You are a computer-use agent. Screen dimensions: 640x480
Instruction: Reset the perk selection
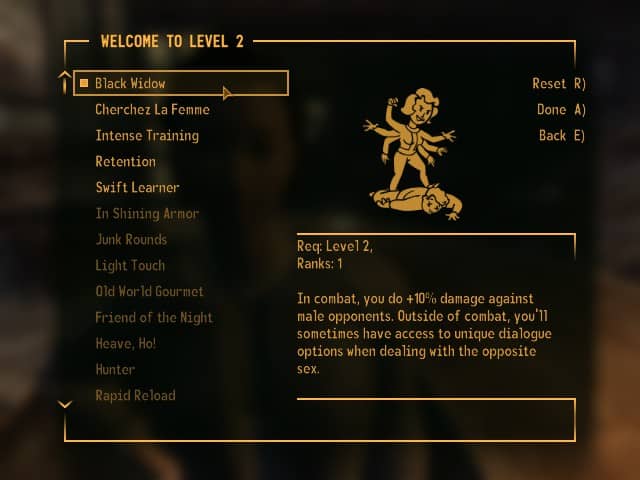point(558,84)
